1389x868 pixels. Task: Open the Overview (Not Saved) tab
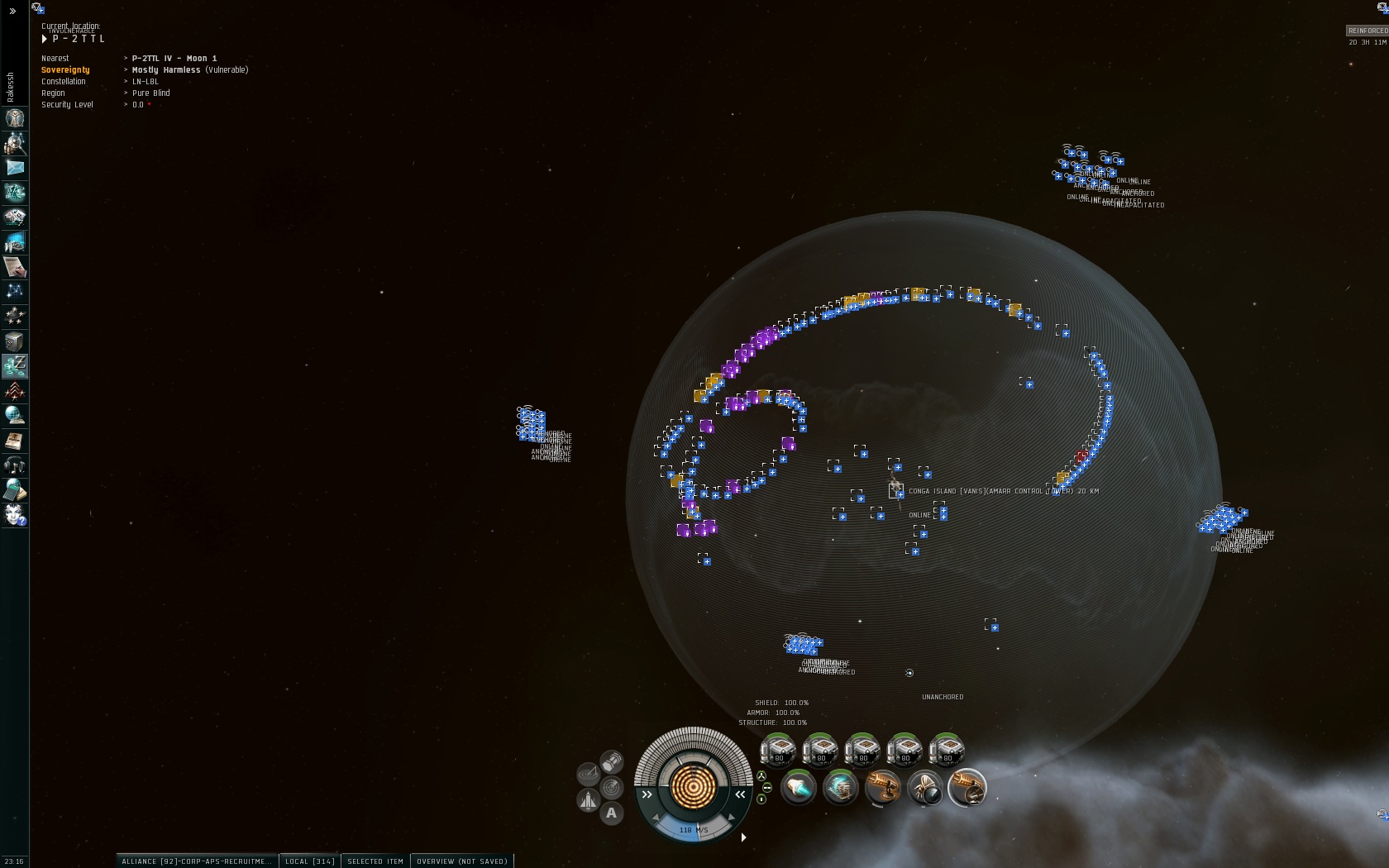coord(462,861)
